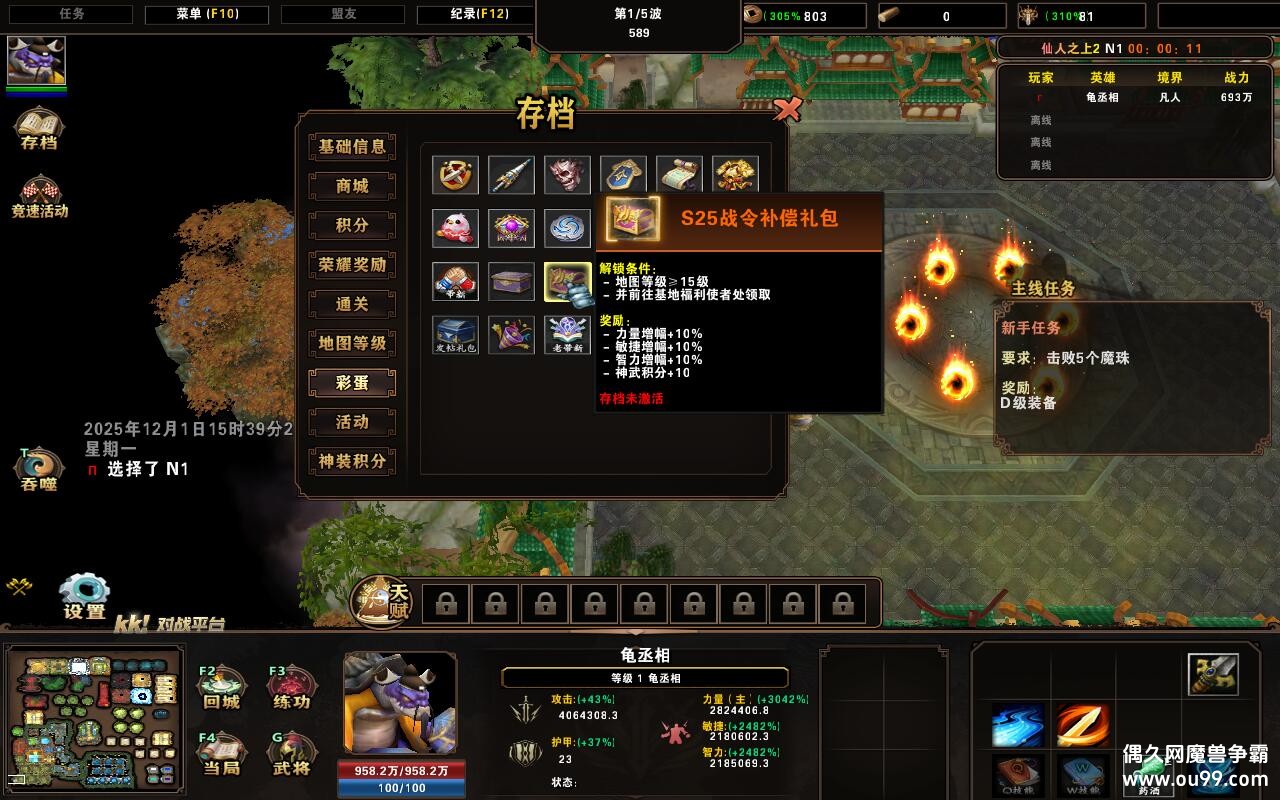Select the pink chick easter egg icon

click(455, 227)
